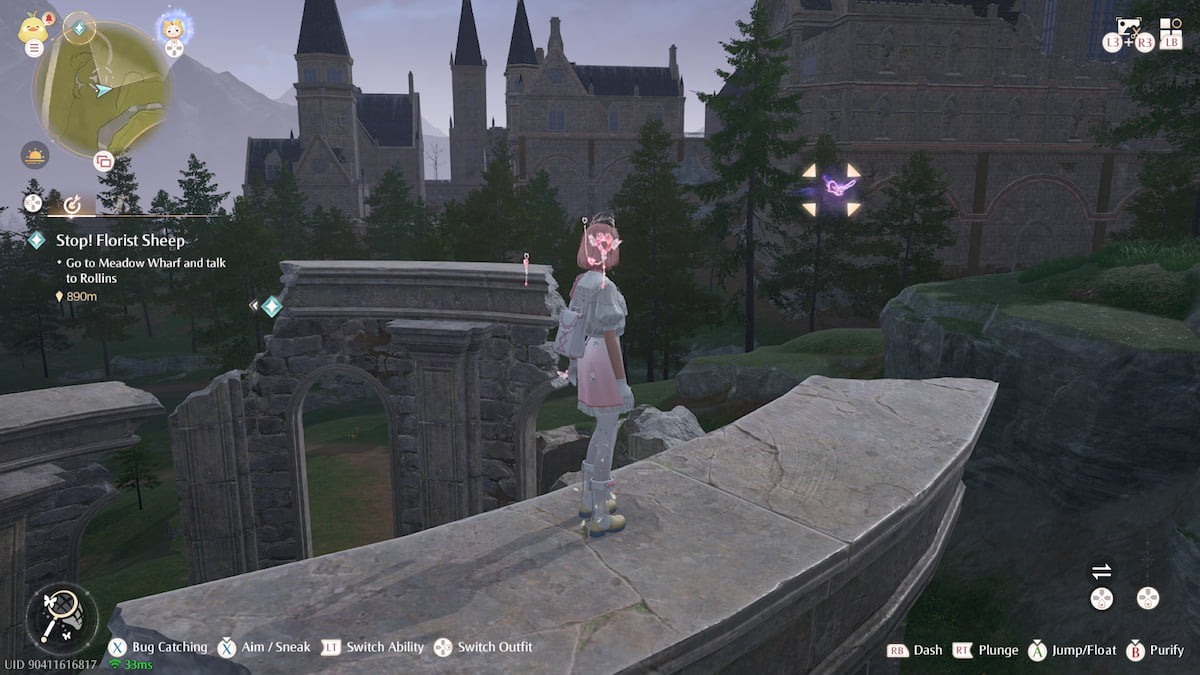1200x675 pixels.
Task: Select the Momo companion icon with blue glow
Action: pyautogui.click(x=174, y=28)
